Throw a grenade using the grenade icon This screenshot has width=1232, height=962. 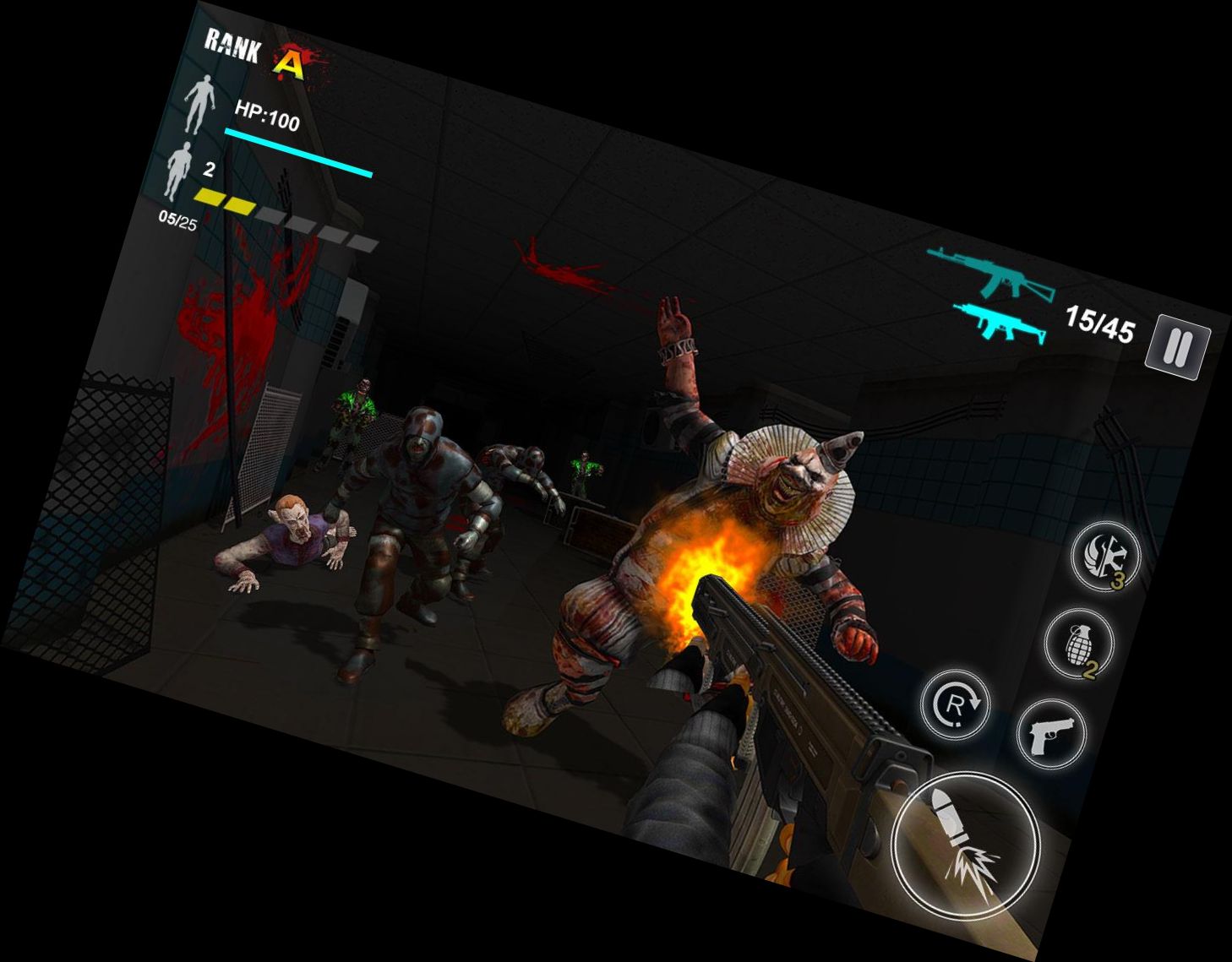click(x=1079, y=646)
